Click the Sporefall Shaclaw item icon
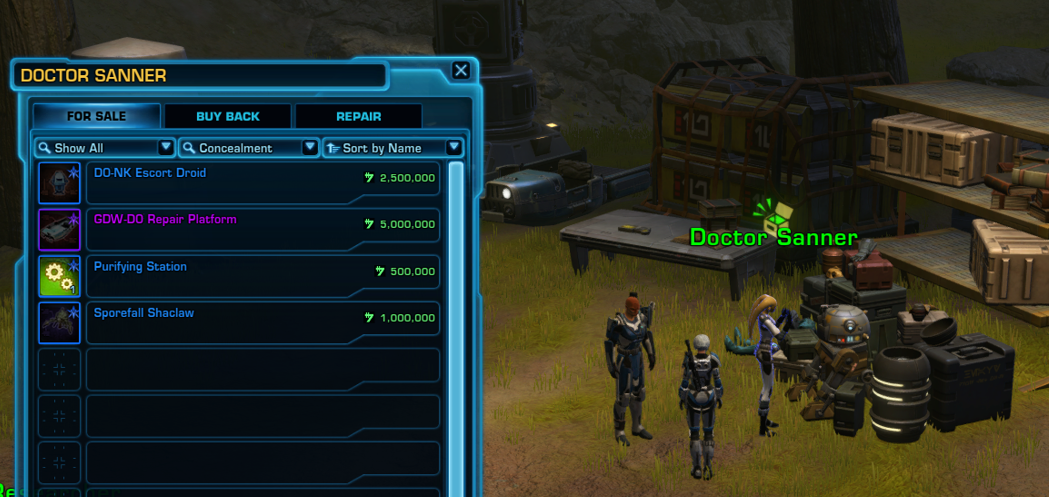Viewport: 1049px width, 497px height. (x=59, y=323)
